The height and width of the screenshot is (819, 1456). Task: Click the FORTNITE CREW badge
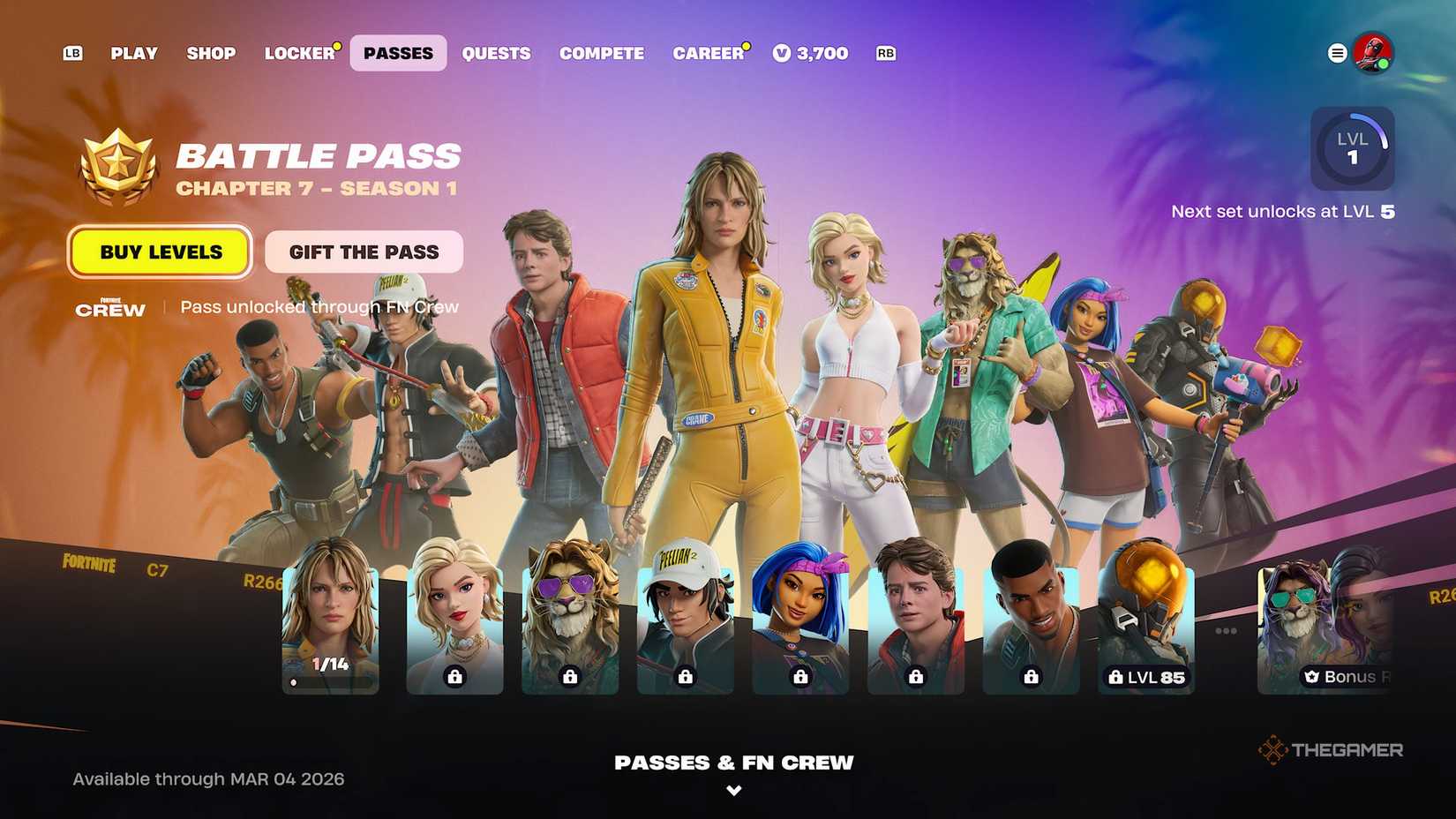click(109, 309)
